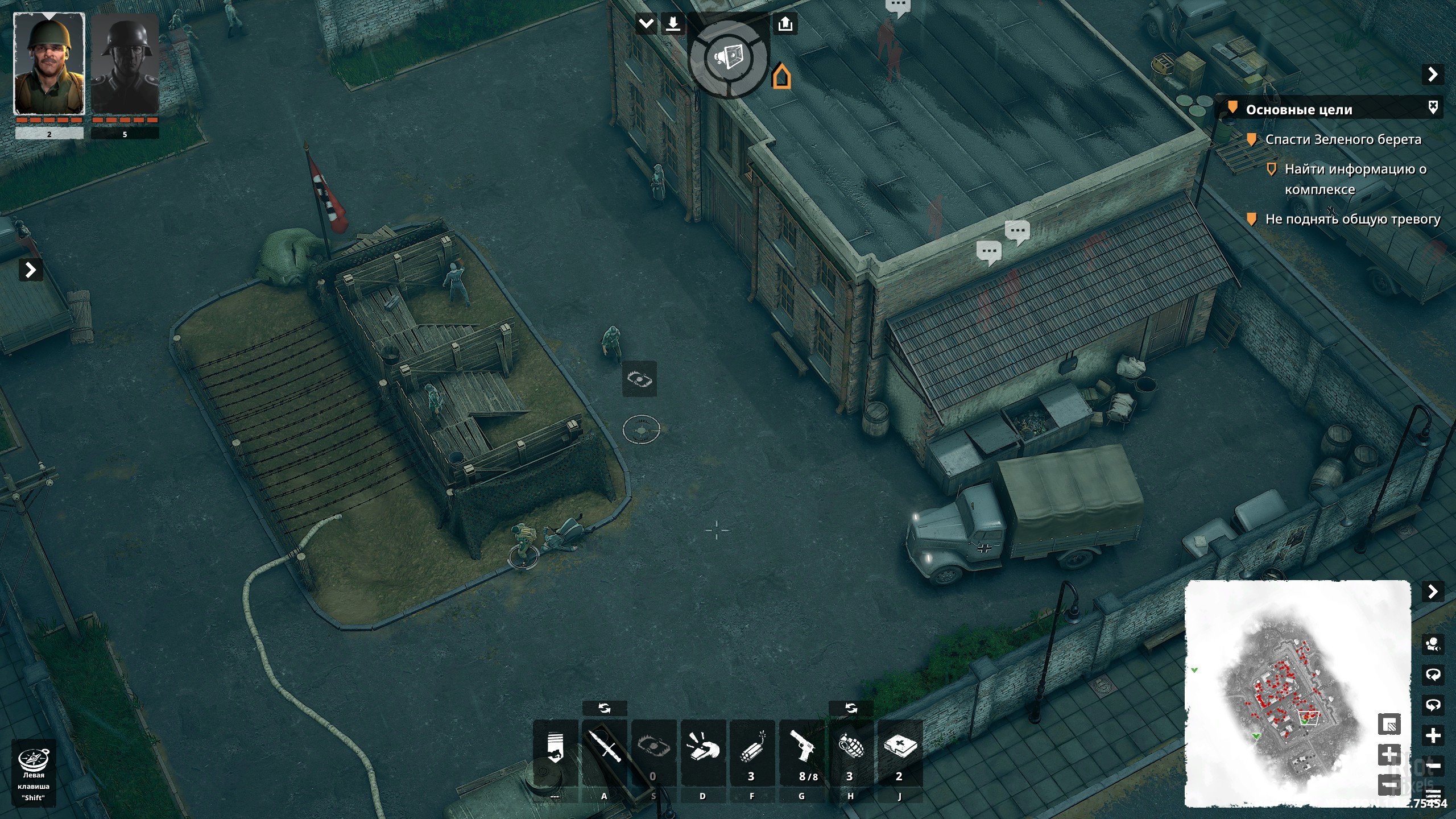Select the soldier portrait with green helmet
1456x819 pixels.
click(x=49, y=64)
